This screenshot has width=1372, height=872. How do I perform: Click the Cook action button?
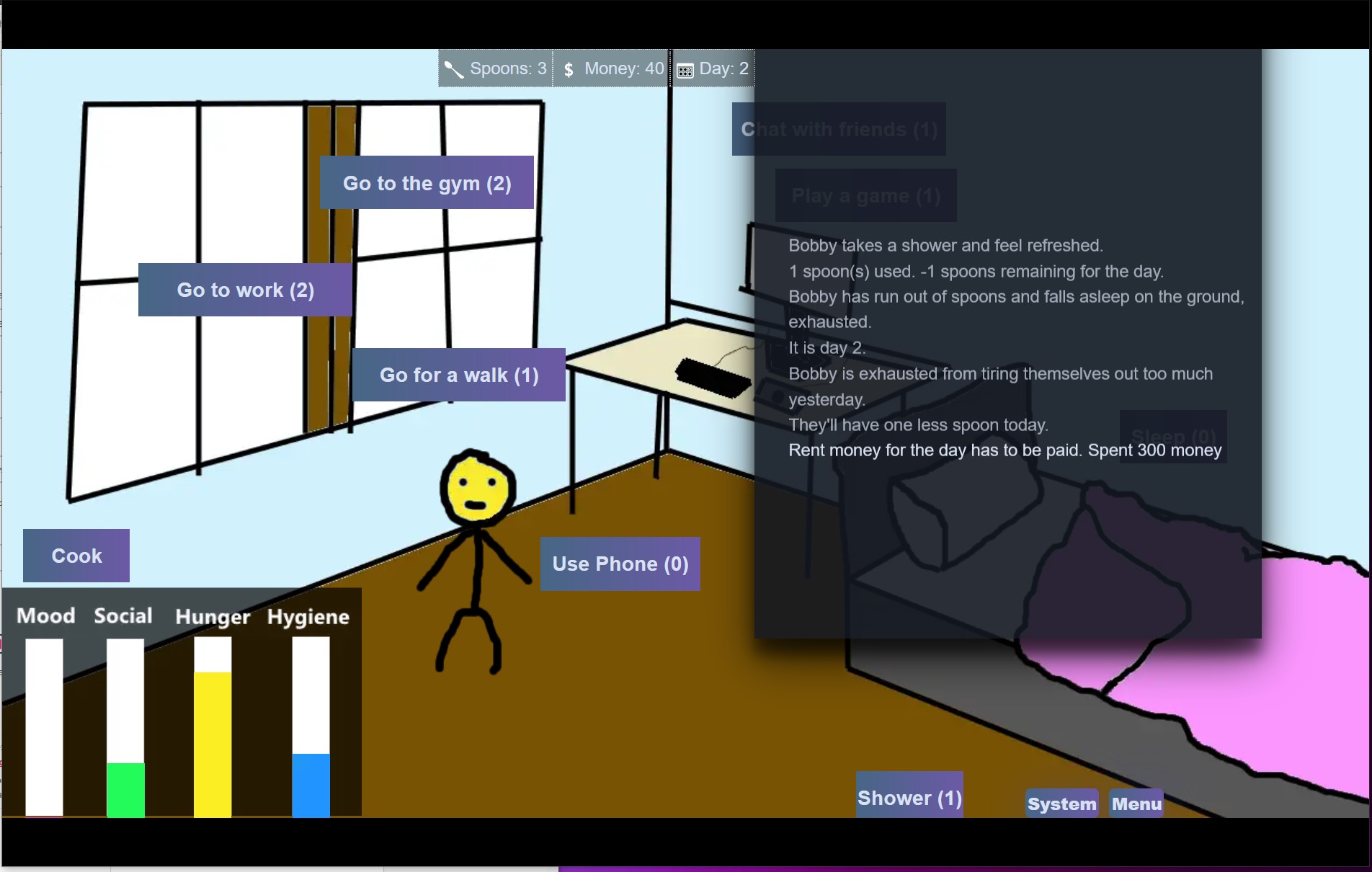coord(75,555)
